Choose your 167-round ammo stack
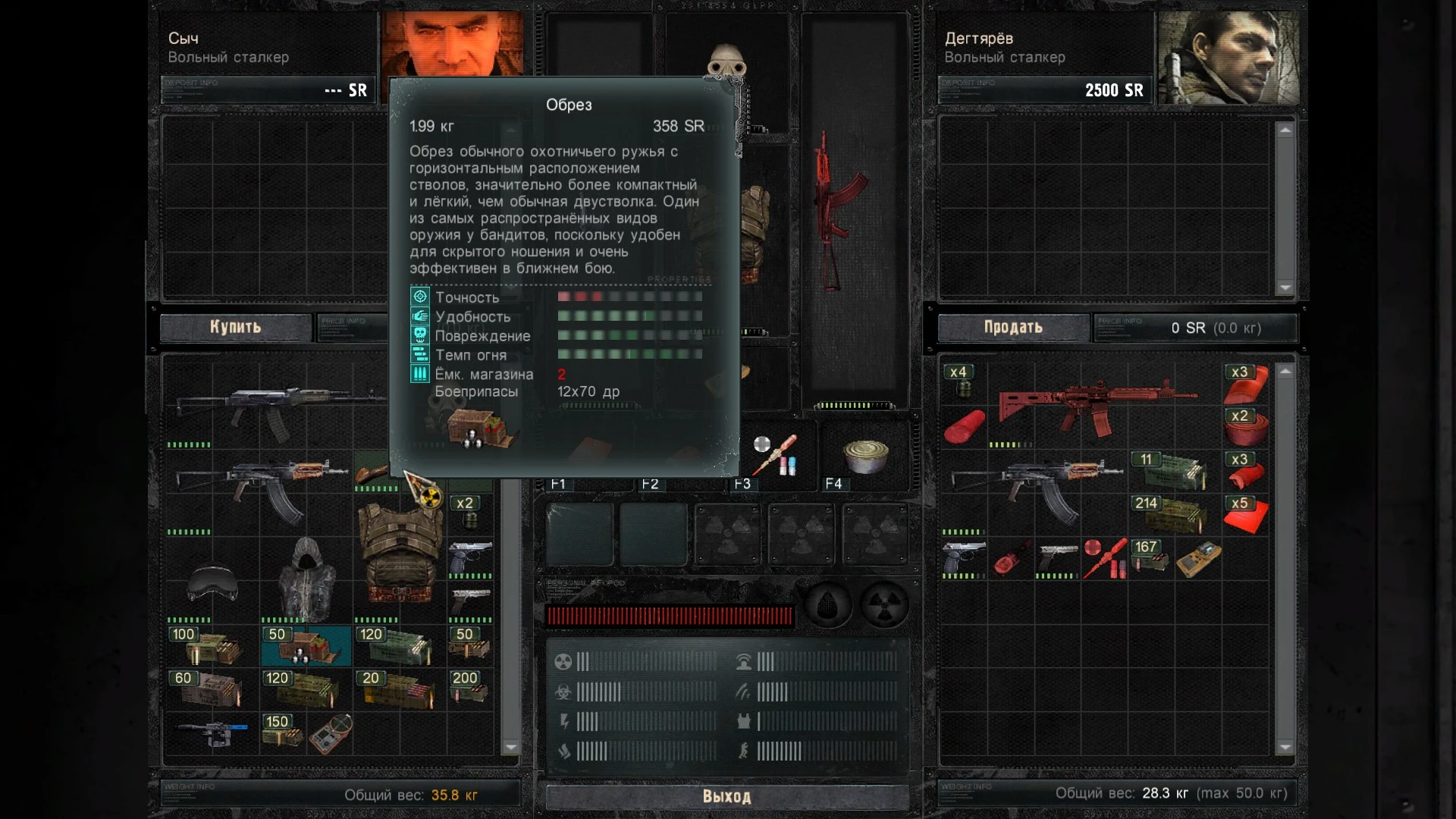Image resolution: width=1456 pixels, height=819 pixels. pos(1150,558)
